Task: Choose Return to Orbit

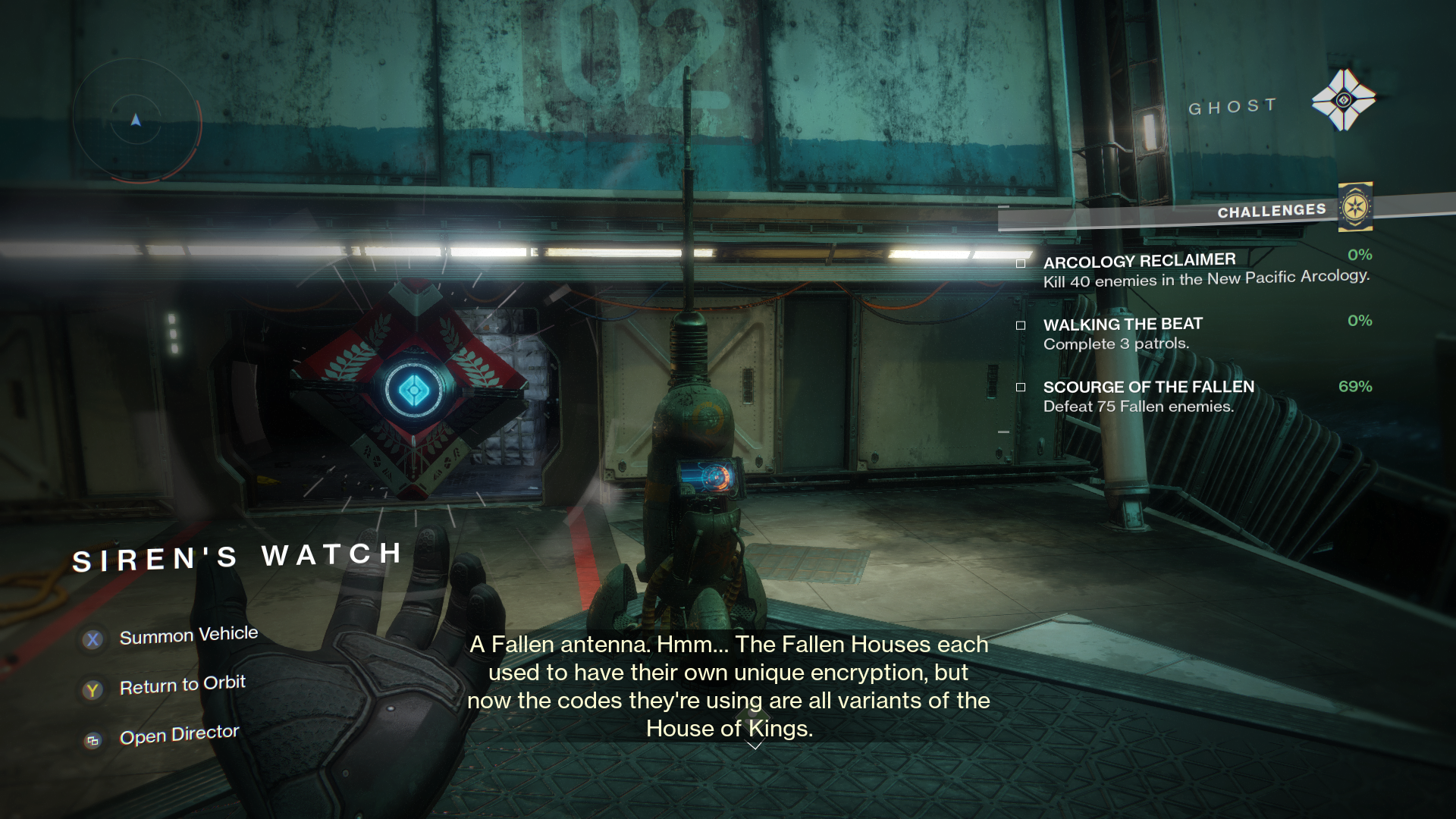Action: [182, 686]
